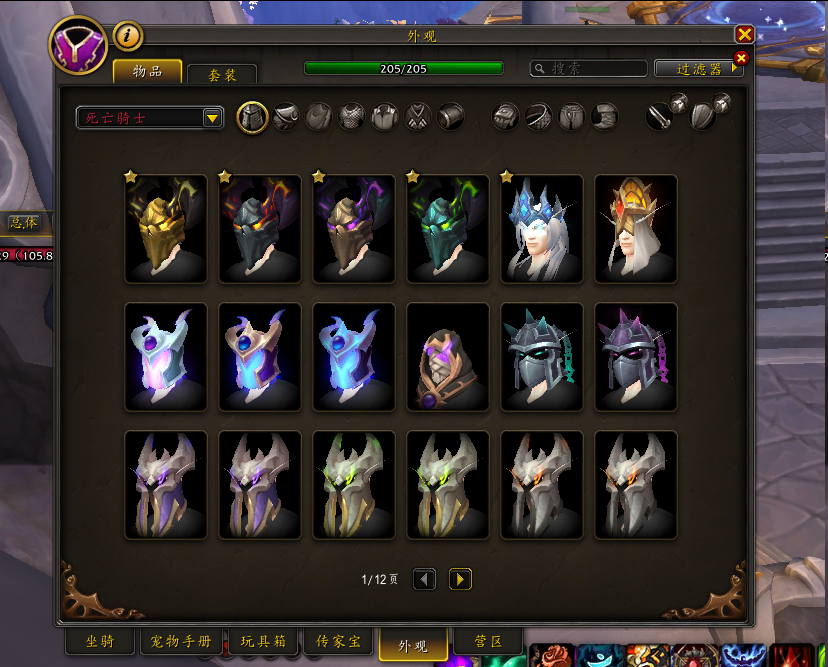This screenshot has width=828, height=667.
Task: Select the purple hooded cowl appearance
Action: [448, 357]
